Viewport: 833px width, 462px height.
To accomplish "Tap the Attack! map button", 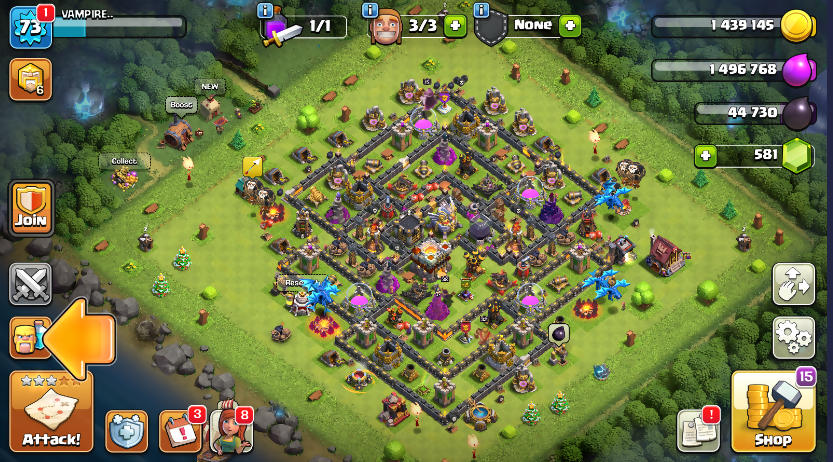I will click(50, 412).
